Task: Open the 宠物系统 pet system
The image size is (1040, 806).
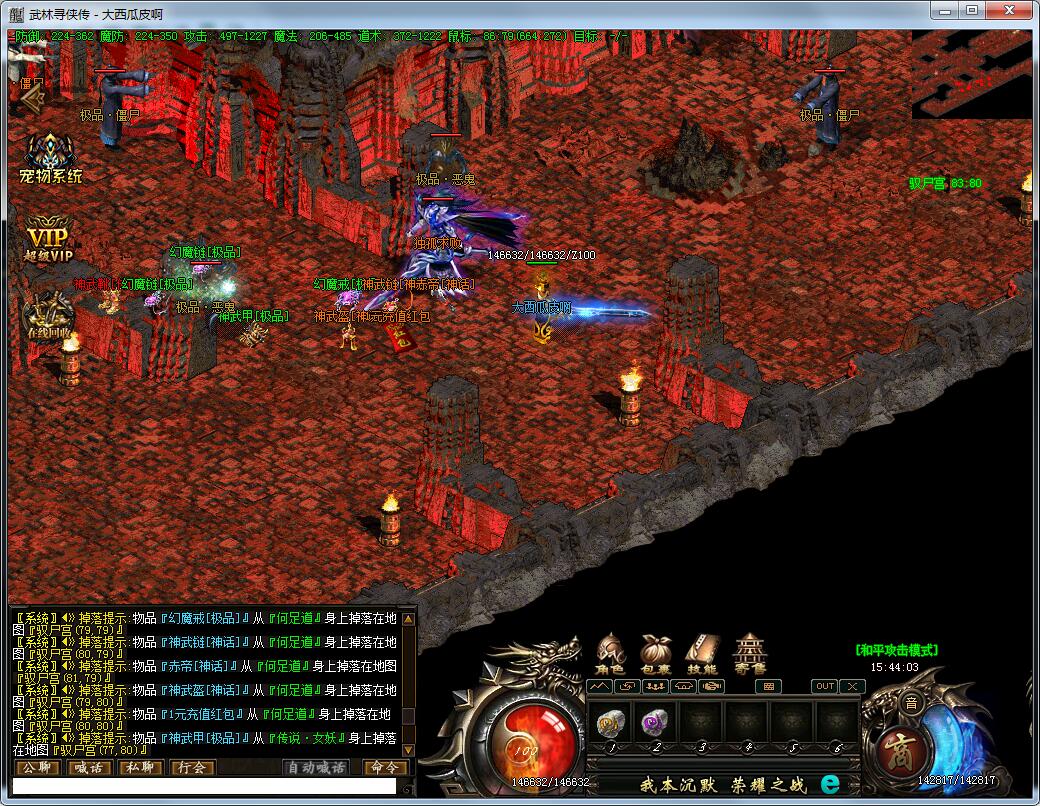Action: click(x=53, y=158)
